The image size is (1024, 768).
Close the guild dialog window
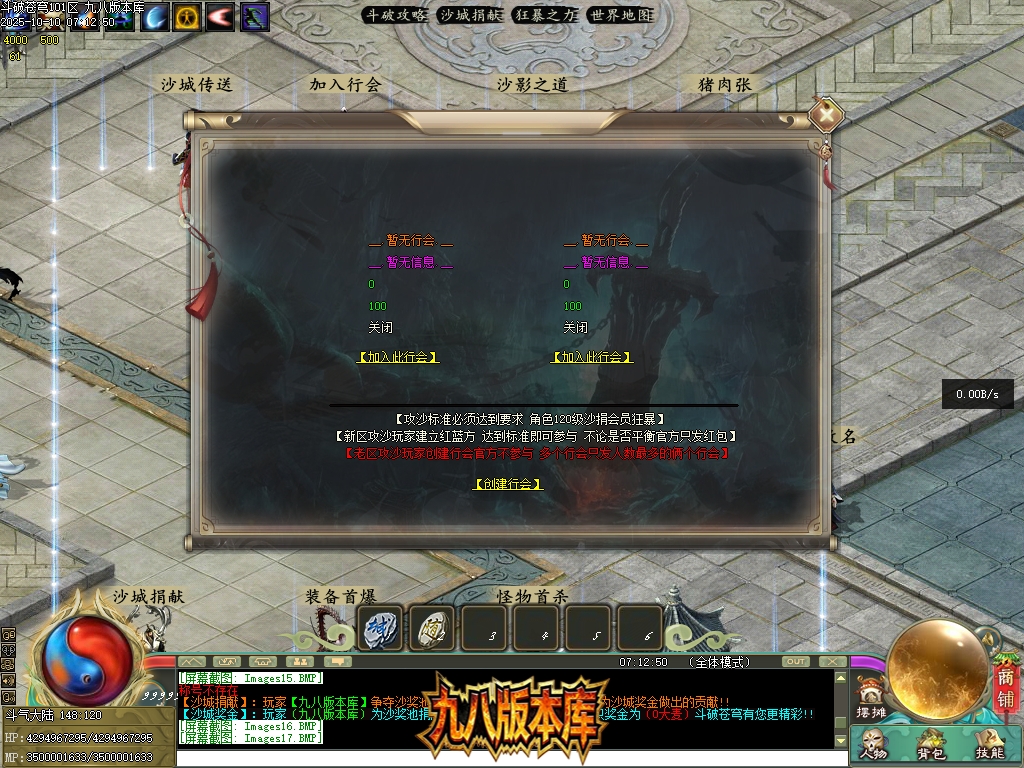click(x=826, y=115)
